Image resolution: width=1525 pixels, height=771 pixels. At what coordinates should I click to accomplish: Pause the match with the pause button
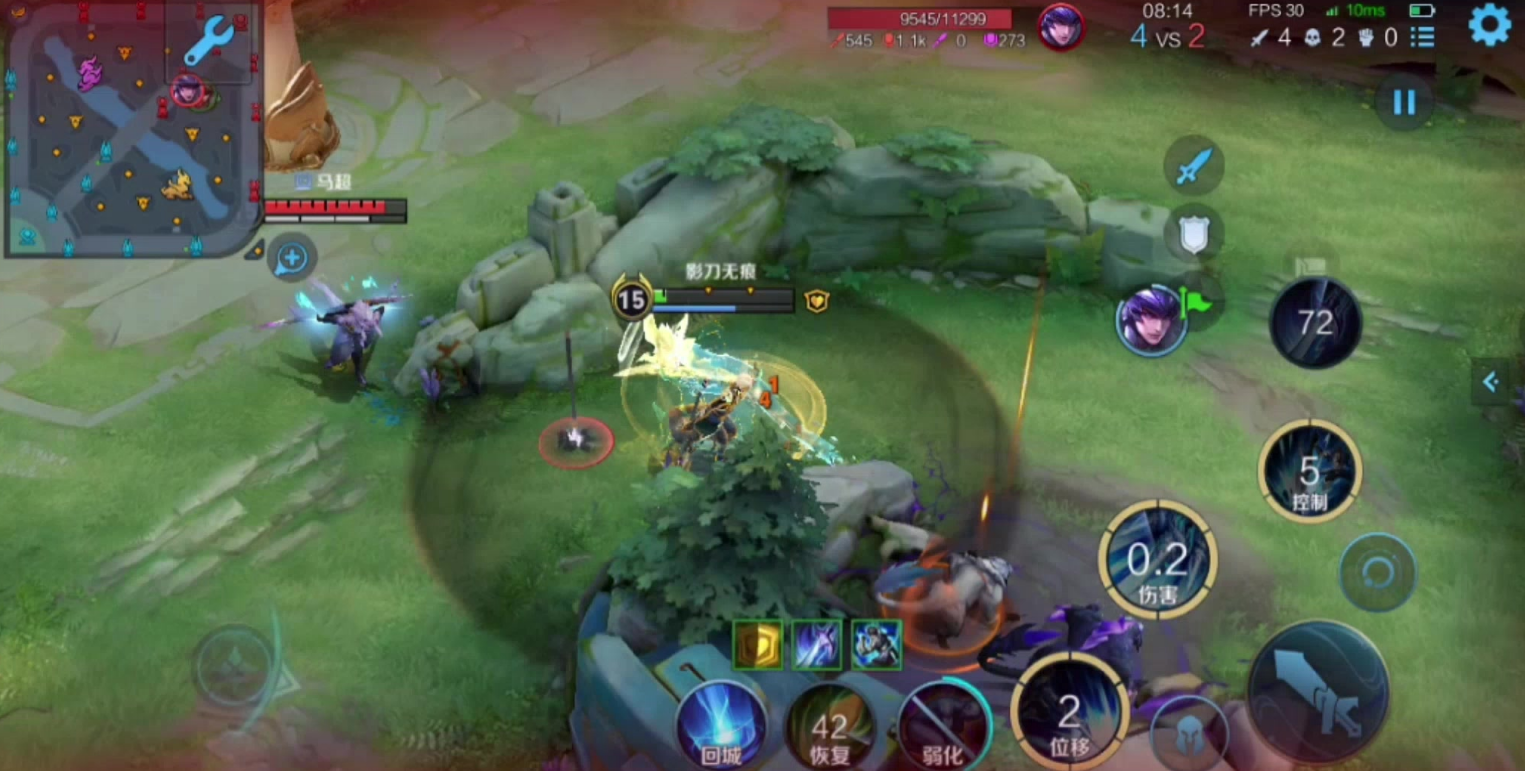[1404, 102]
